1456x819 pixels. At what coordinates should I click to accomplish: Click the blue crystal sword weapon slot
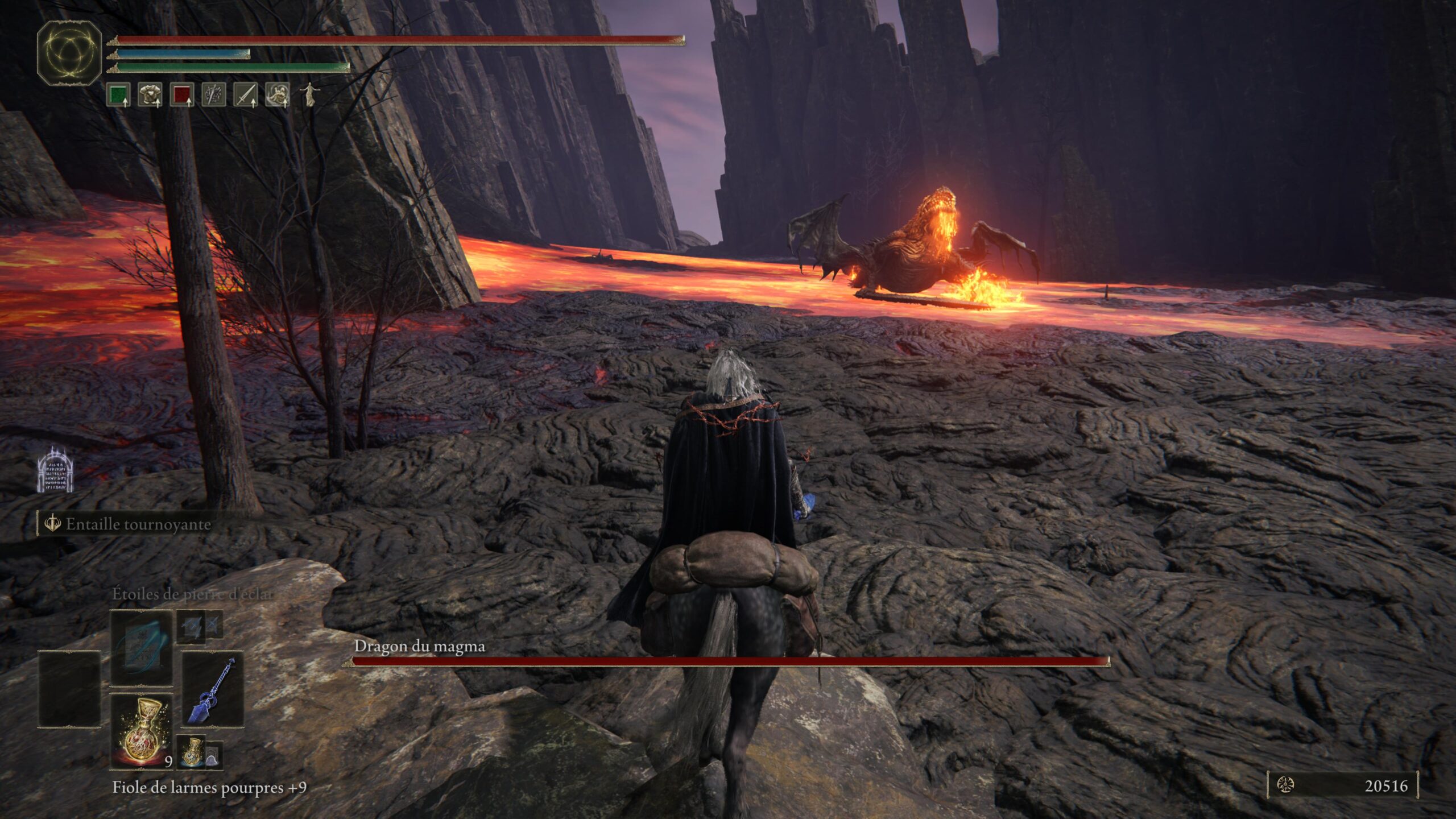click(213, 688)
